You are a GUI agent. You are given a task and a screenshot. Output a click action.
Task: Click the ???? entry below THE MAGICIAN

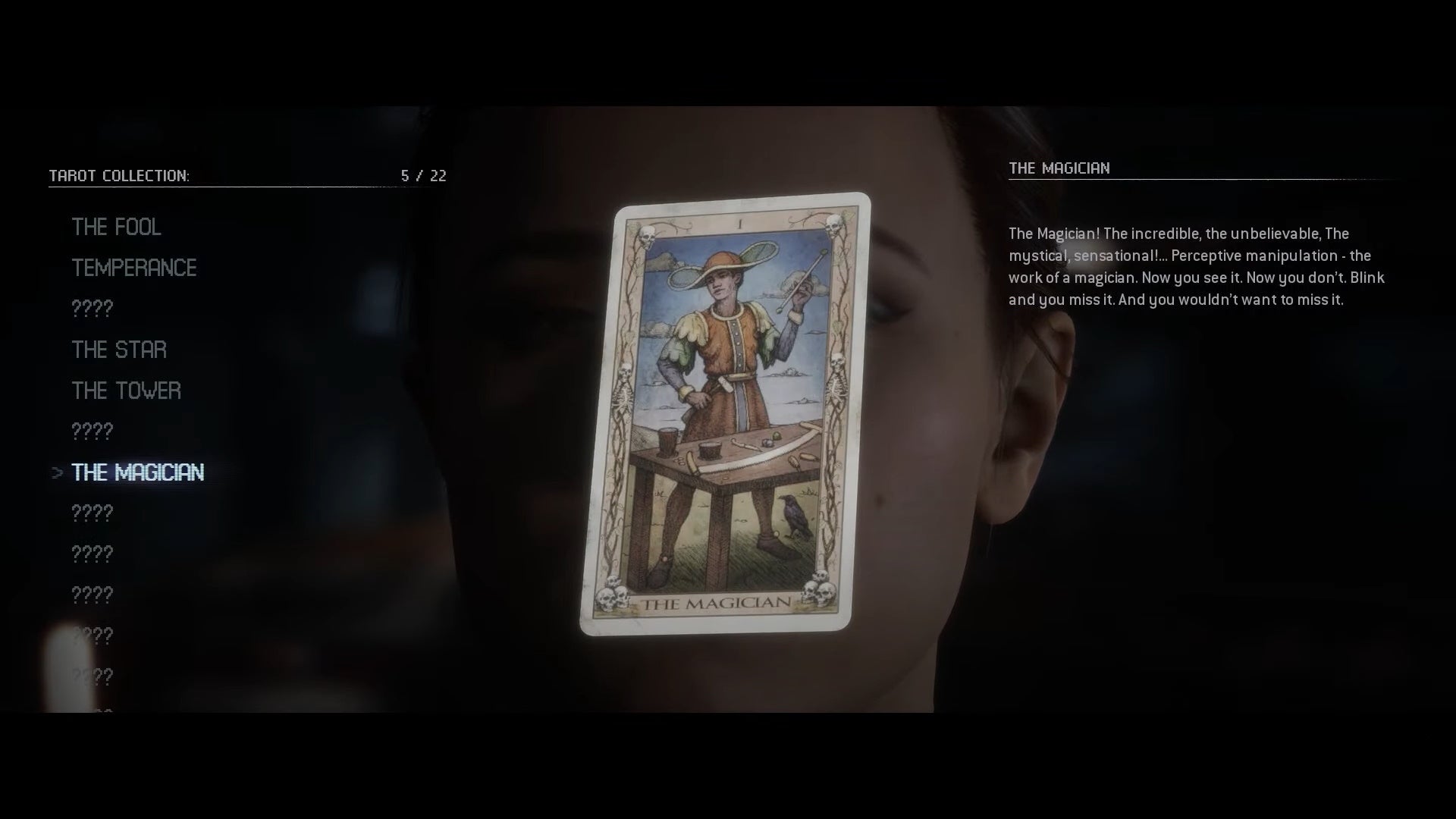point(93,513)
